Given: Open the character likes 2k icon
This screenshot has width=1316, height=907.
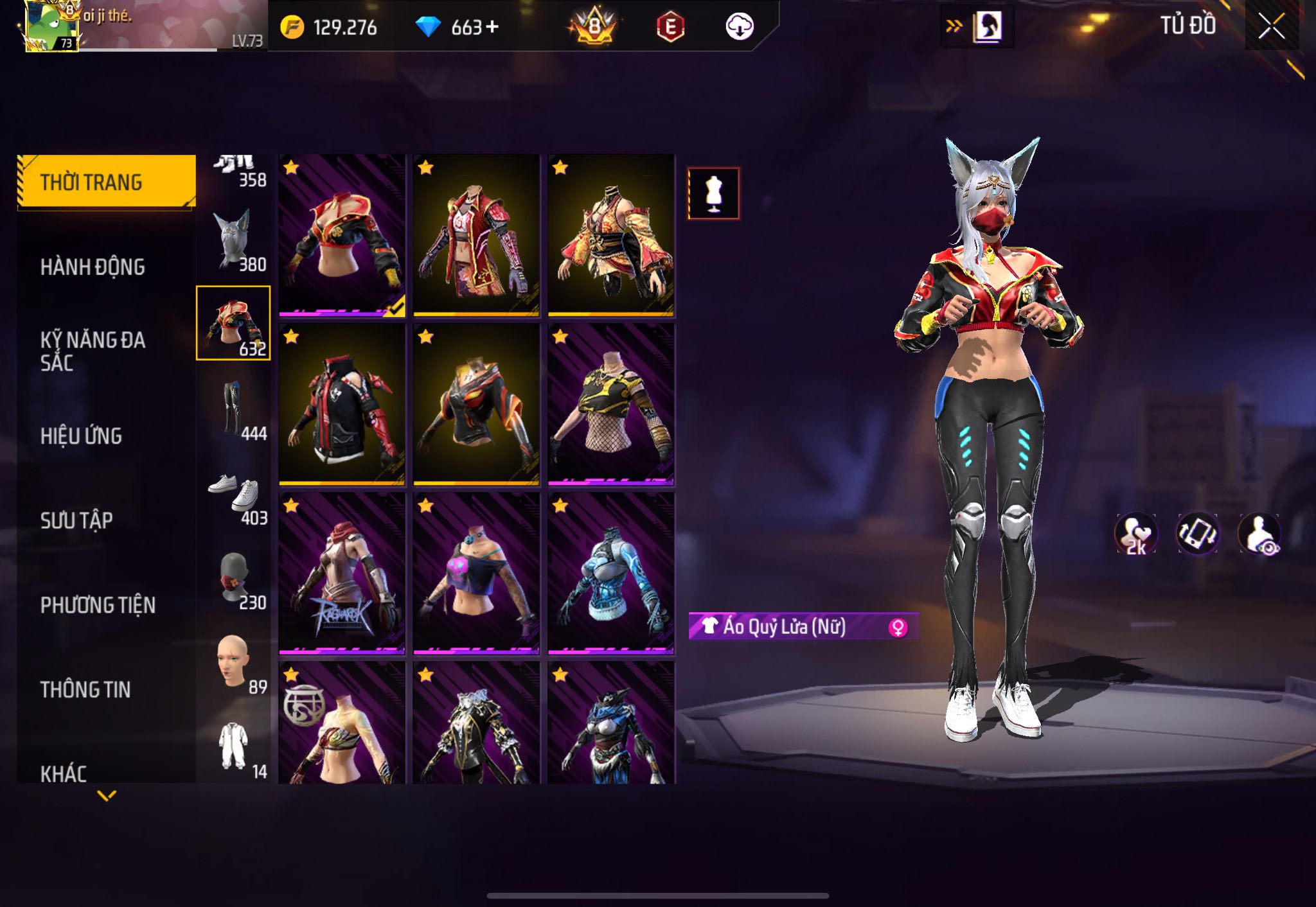Looking at the screenshot, I should point(1135,534).
